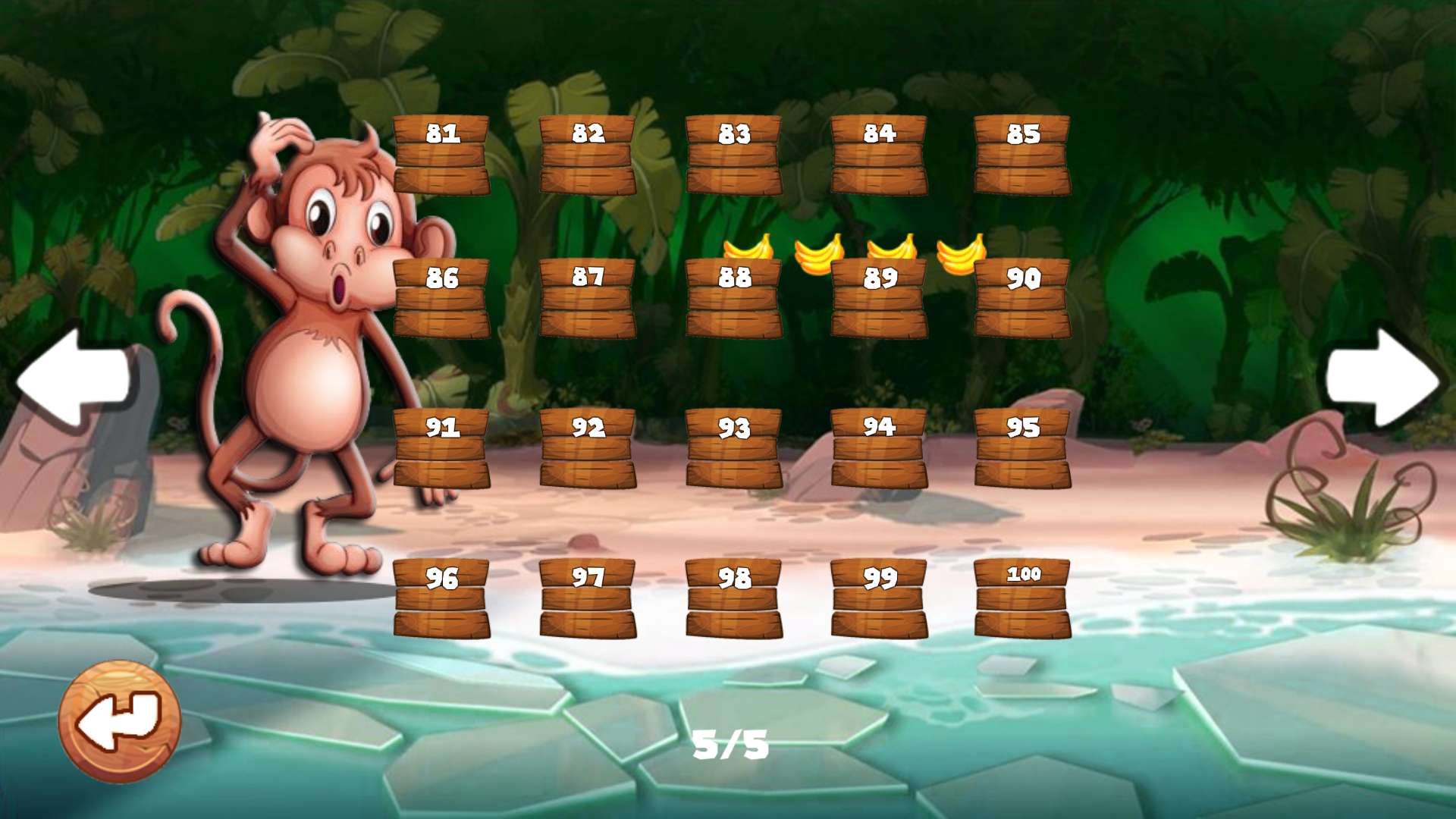Screen dimensions: 1456x819
Task: Open level 85
Action: click(x=1022, y=155)
